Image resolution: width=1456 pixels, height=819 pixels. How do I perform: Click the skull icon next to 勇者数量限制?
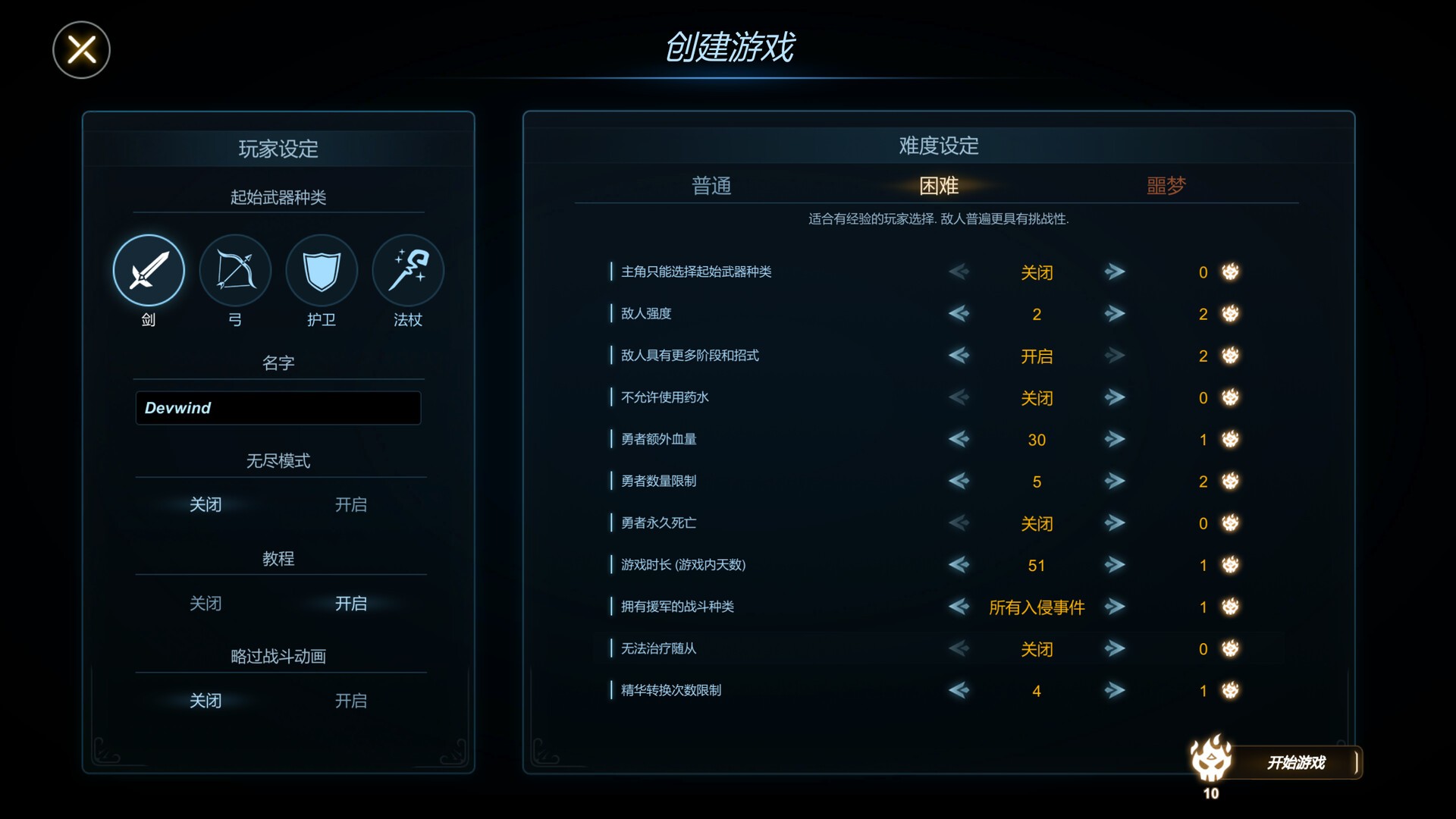coord(1229,481)
